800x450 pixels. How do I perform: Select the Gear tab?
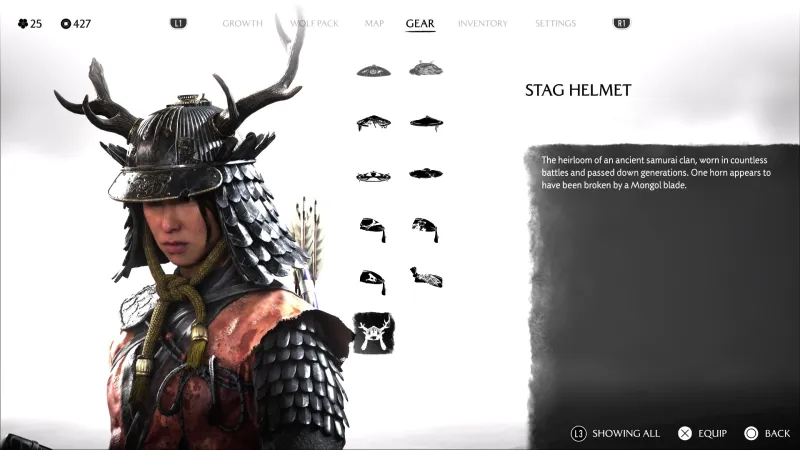(x=420, y=23)
